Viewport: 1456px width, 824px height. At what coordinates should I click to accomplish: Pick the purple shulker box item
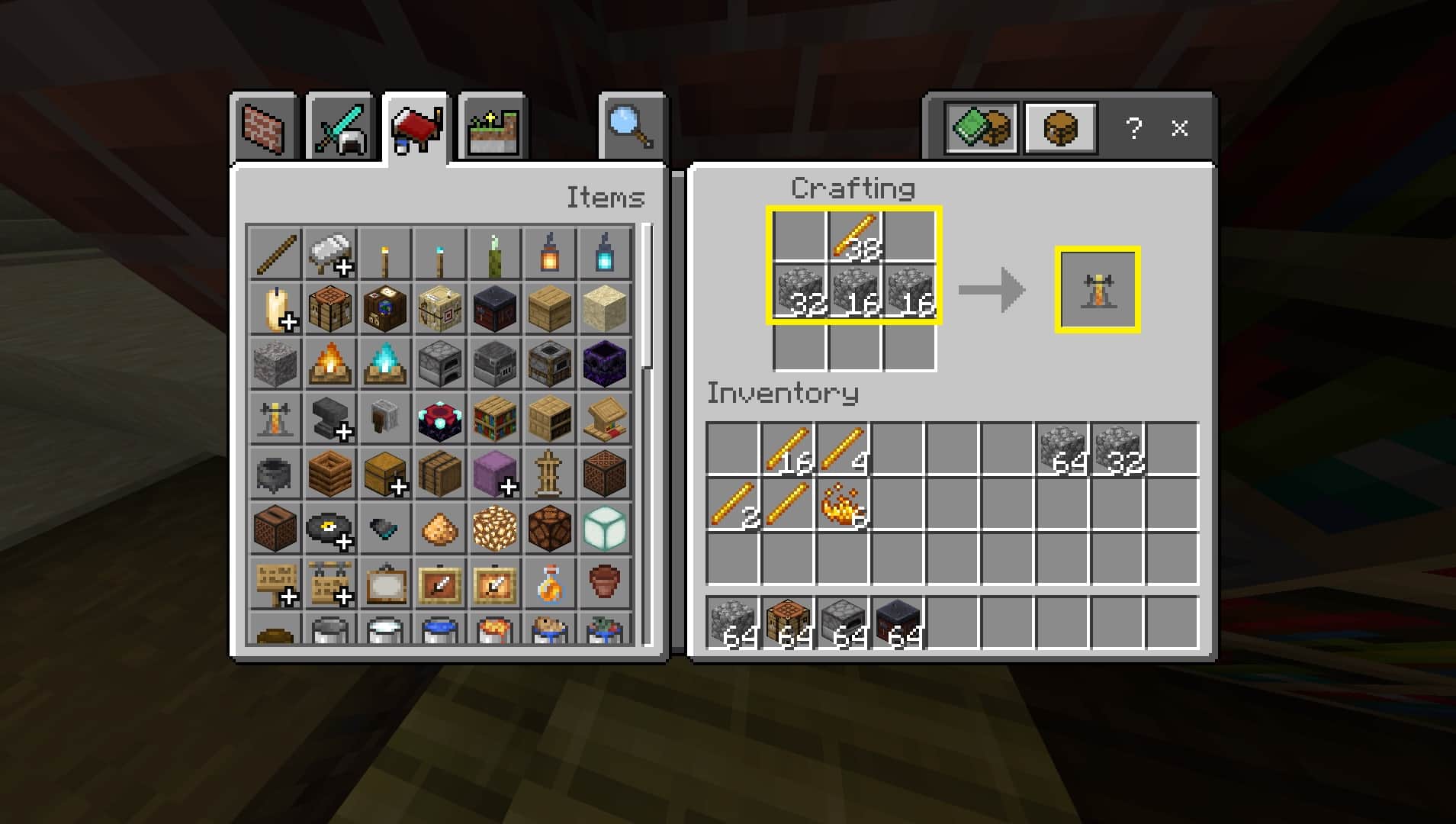point(495,475)
